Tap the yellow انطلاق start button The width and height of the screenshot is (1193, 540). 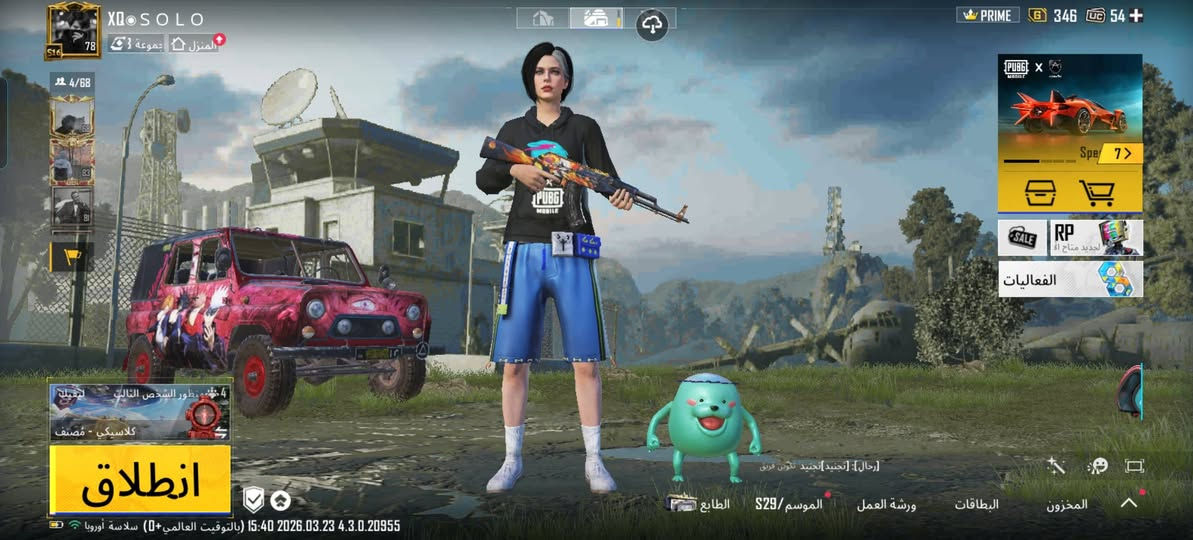[x=140, y=480]
